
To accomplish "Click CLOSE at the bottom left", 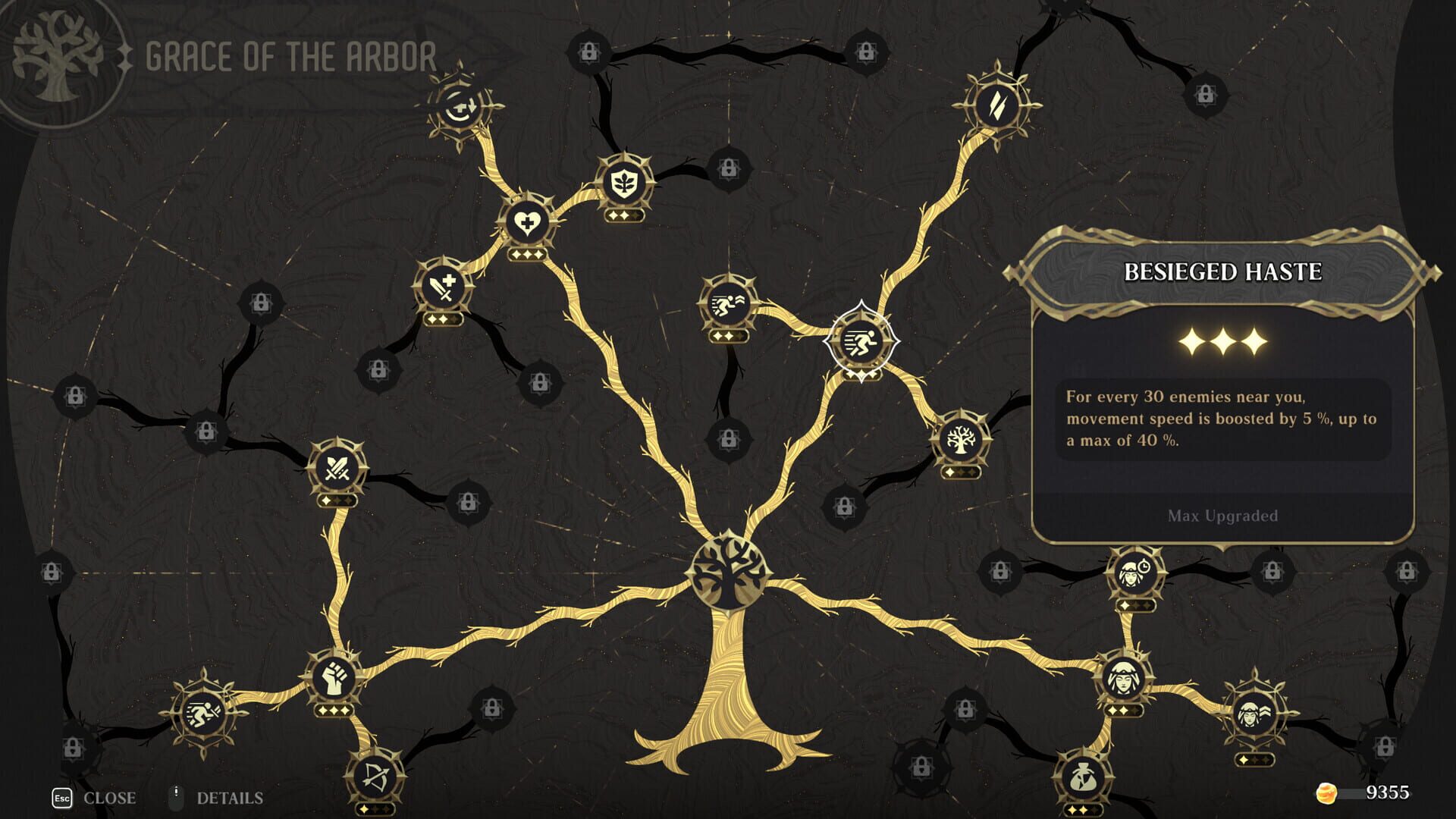I will (110, 798).
